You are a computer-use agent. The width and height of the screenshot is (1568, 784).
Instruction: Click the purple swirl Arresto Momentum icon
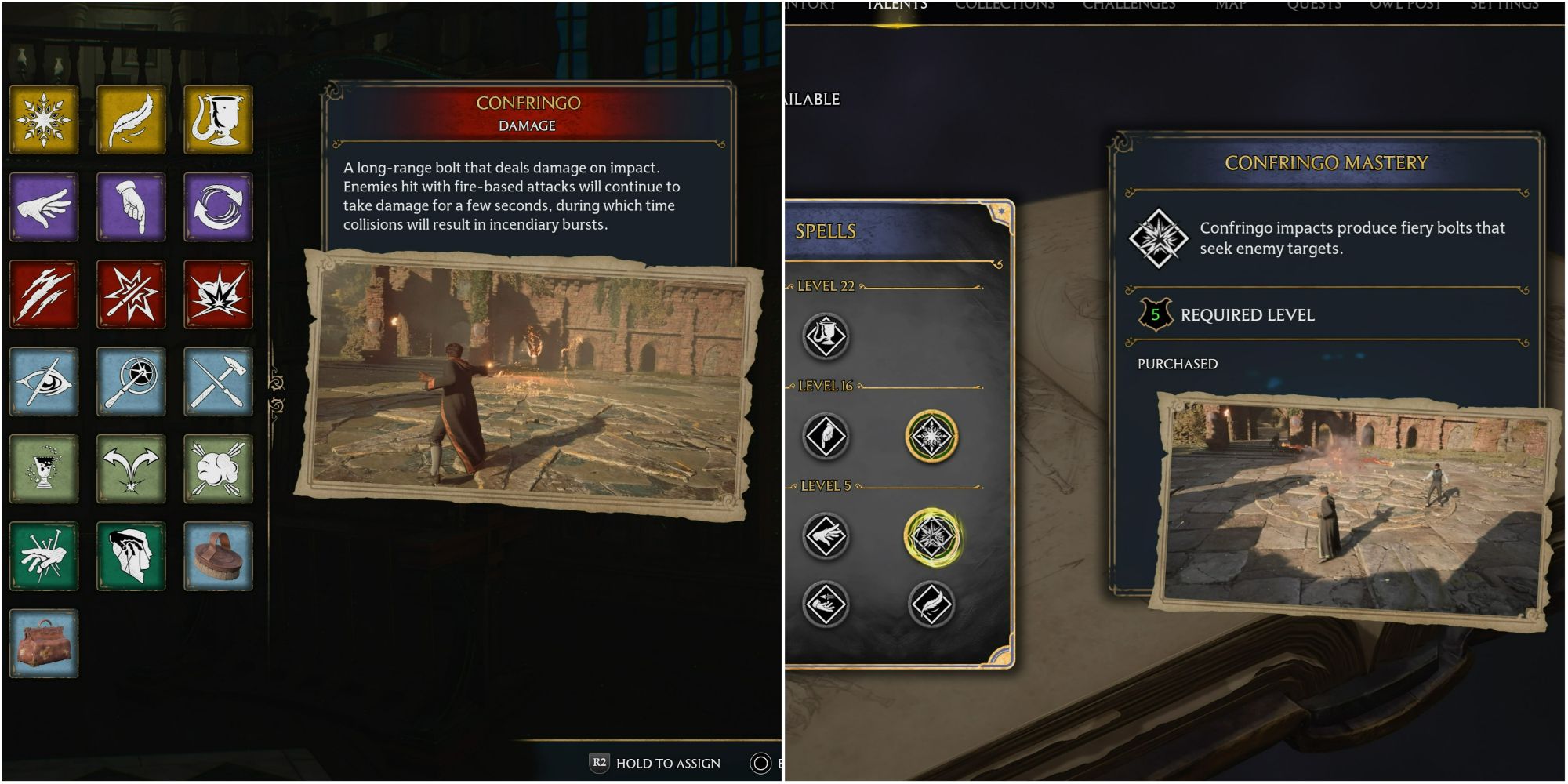click(219, 208)
